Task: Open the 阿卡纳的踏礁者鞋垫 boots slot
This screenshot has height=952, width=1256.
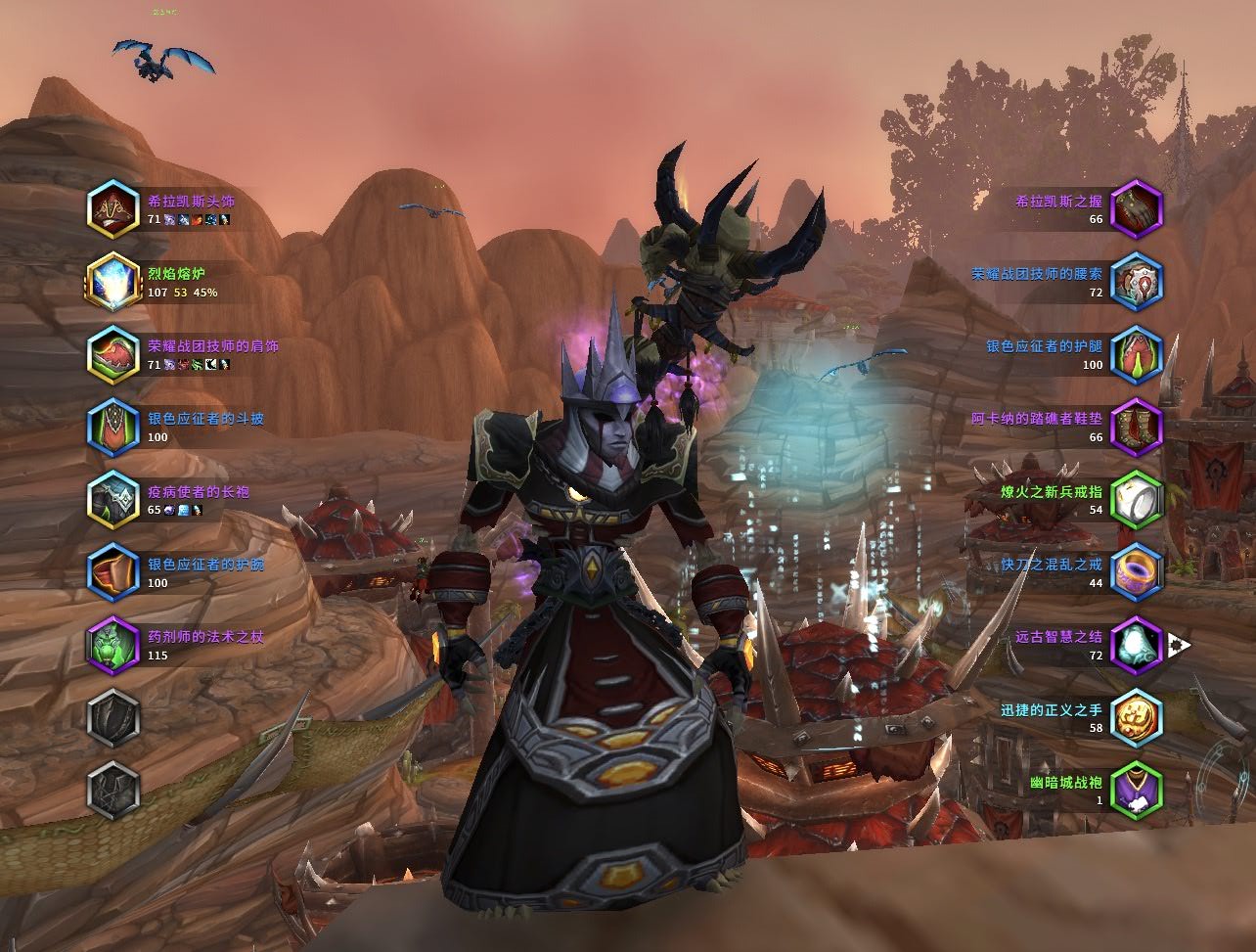Action: pos(1137,428)
